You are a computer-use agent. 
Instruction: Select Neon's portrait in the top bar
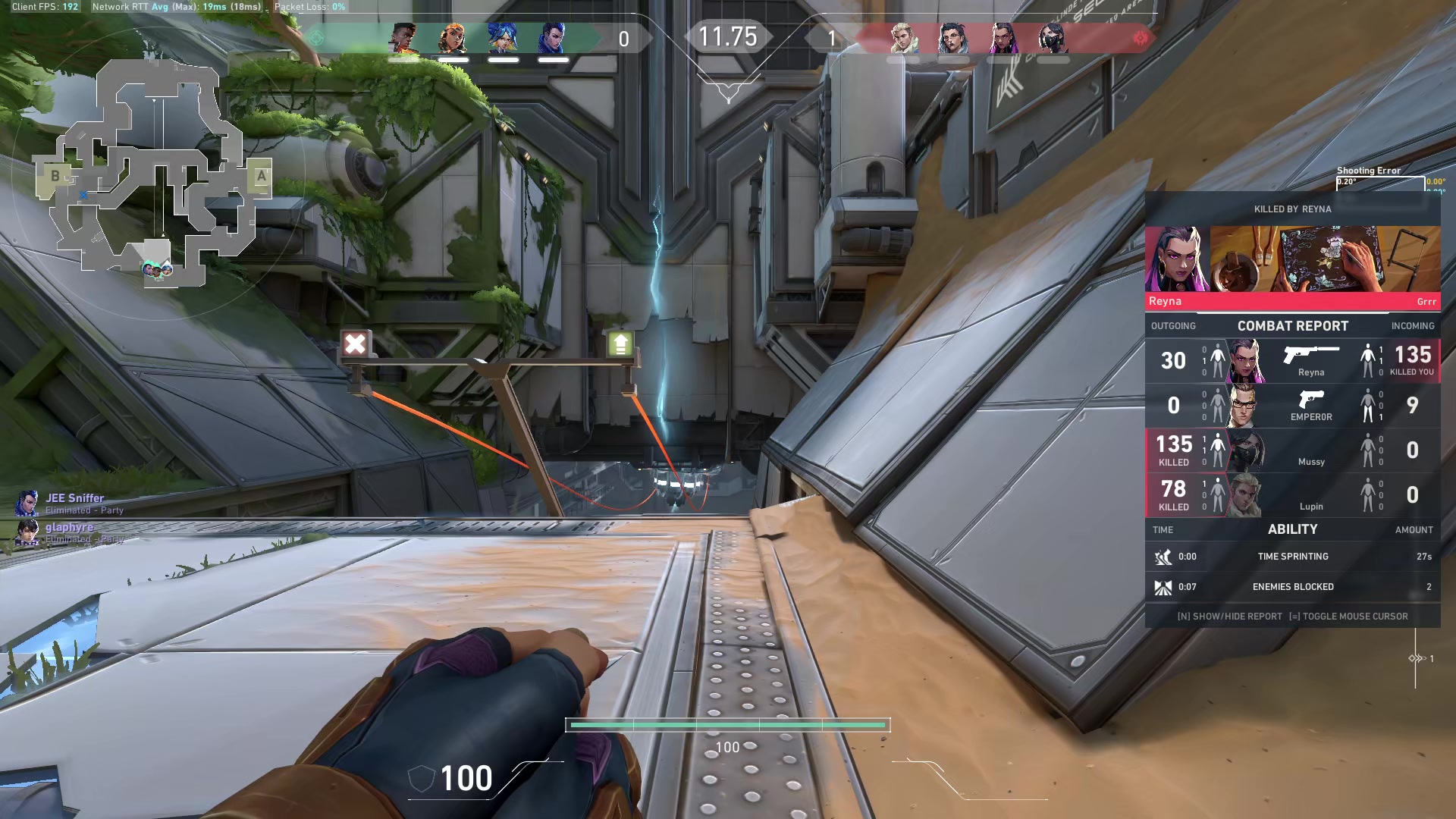[x=502, y=38]
